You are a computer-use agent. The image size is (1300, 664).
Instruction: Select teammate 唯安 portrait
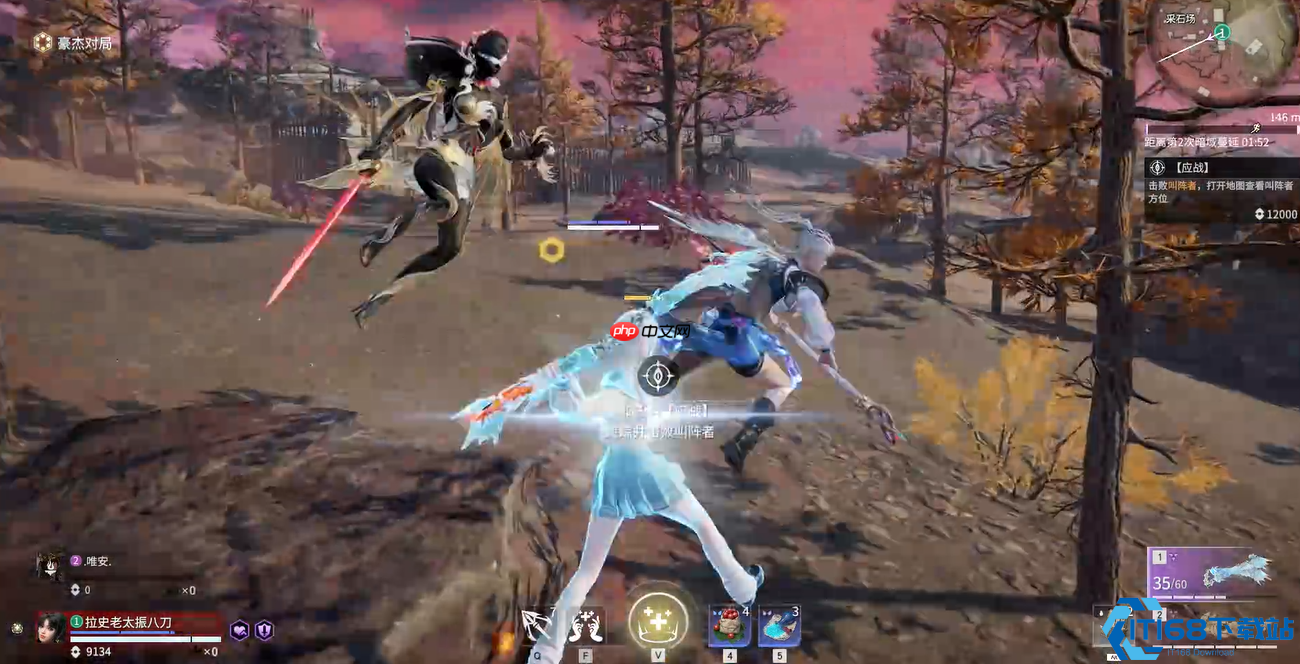[x=48, y=565]
